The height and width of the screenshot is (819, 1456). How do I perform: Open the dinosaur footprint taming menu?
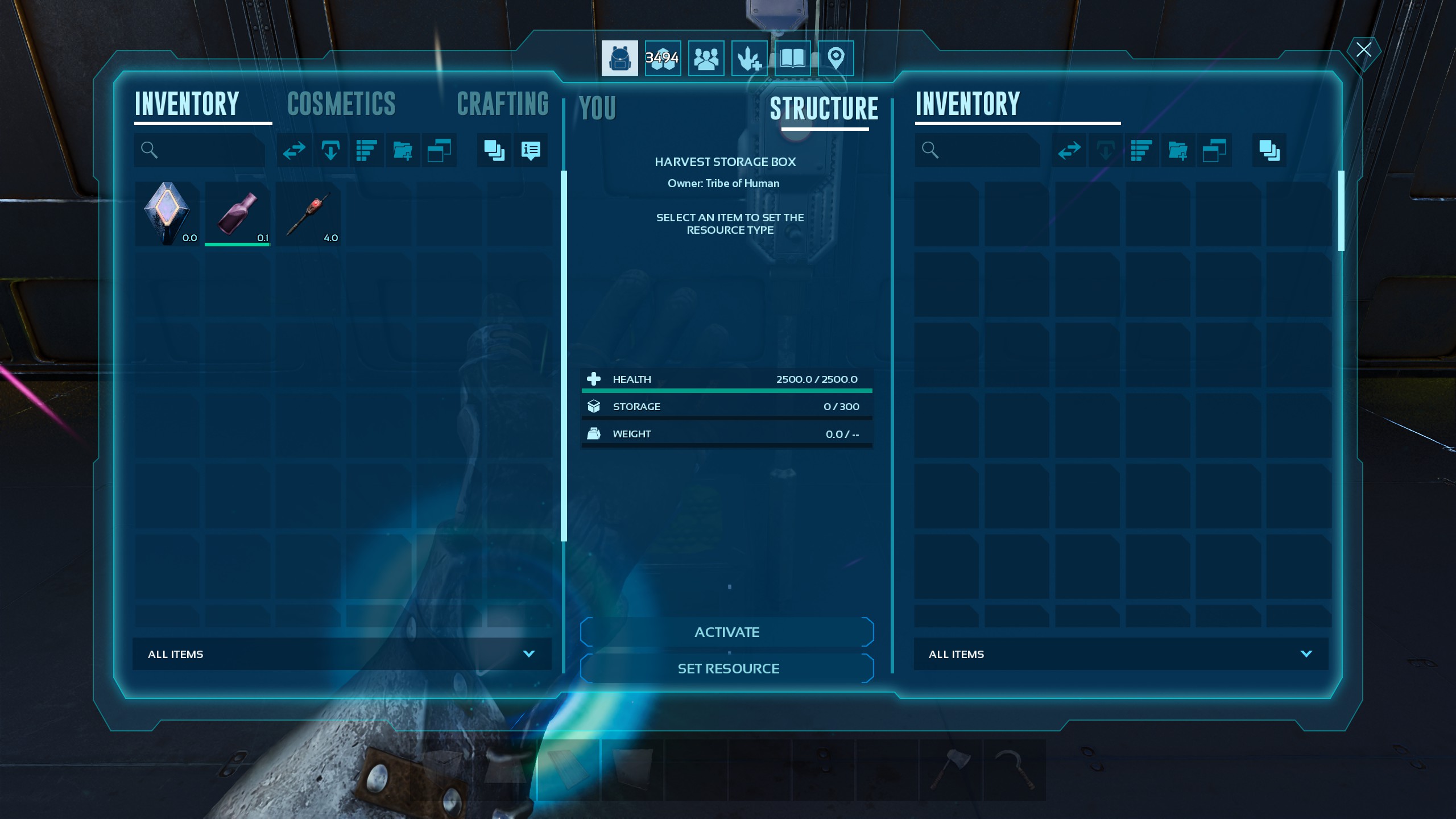749,58
